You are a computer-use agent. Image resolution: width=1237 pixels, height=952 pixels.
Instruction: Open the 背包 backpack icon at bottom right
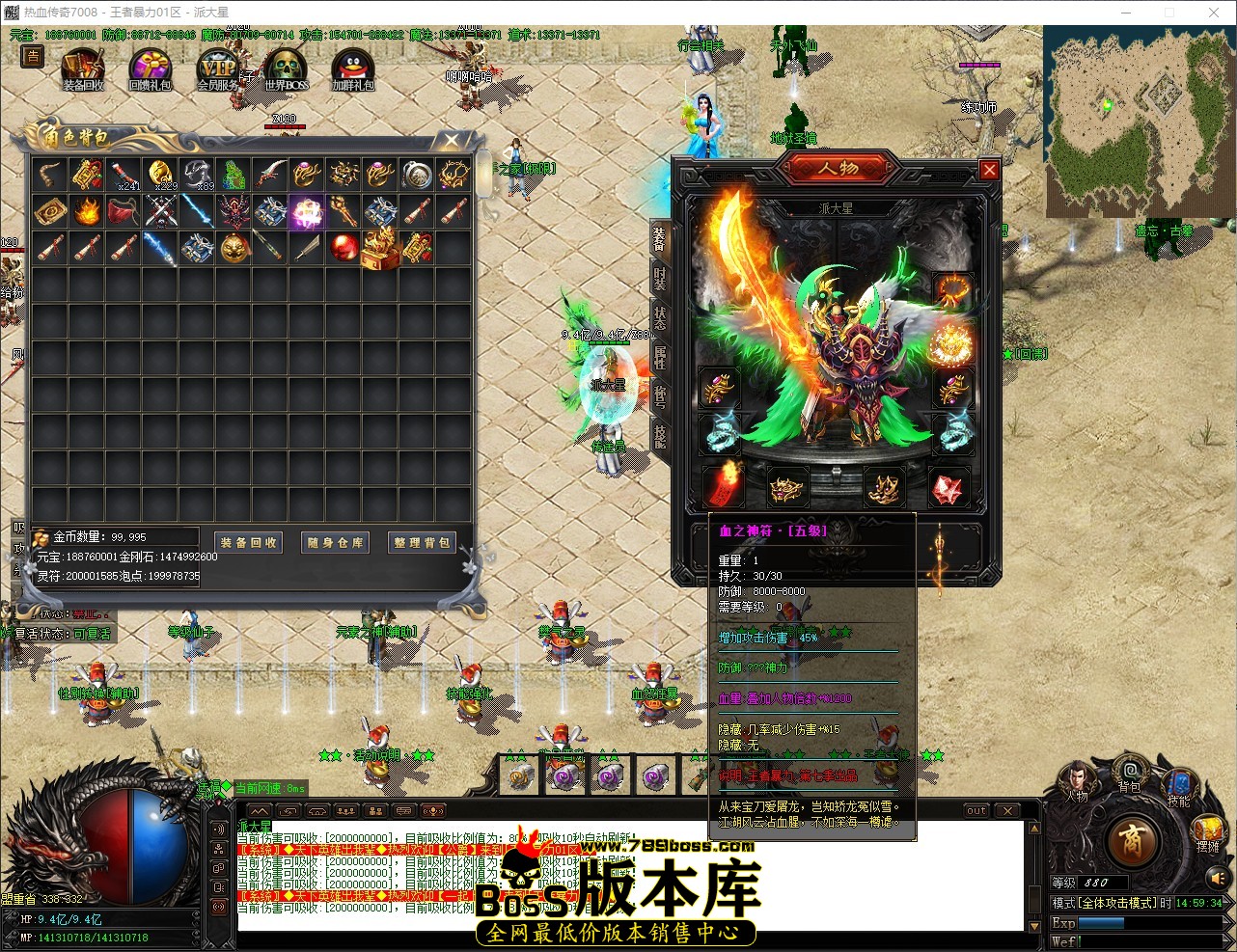coord(1130,774)
